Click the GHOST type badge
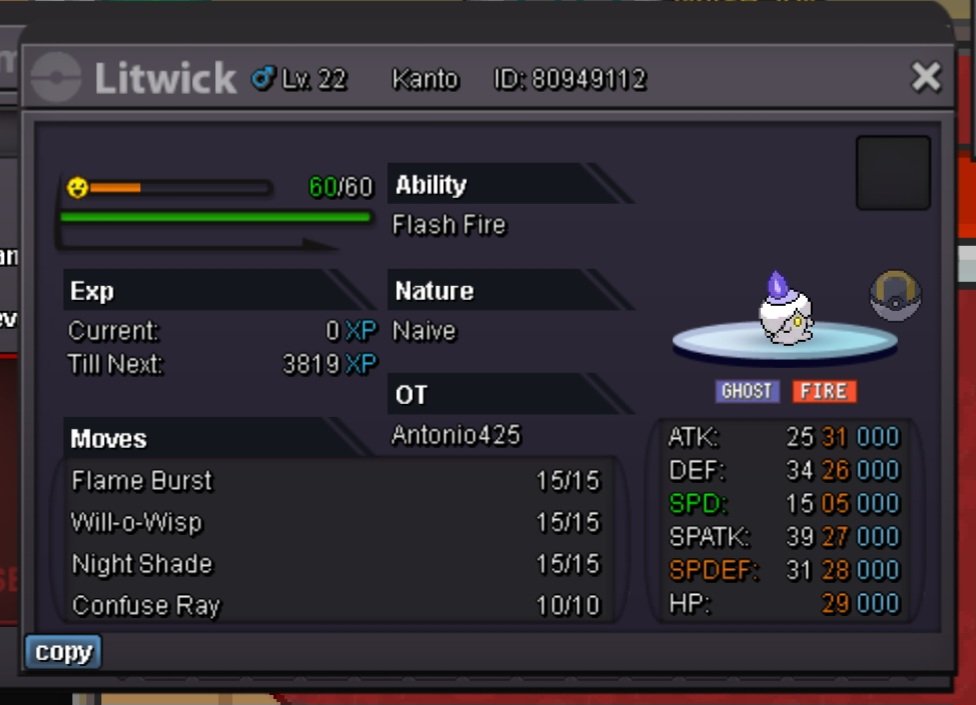The width and height of the screenshot is (976, 705). pyautogui.click(x=747, y=391)
